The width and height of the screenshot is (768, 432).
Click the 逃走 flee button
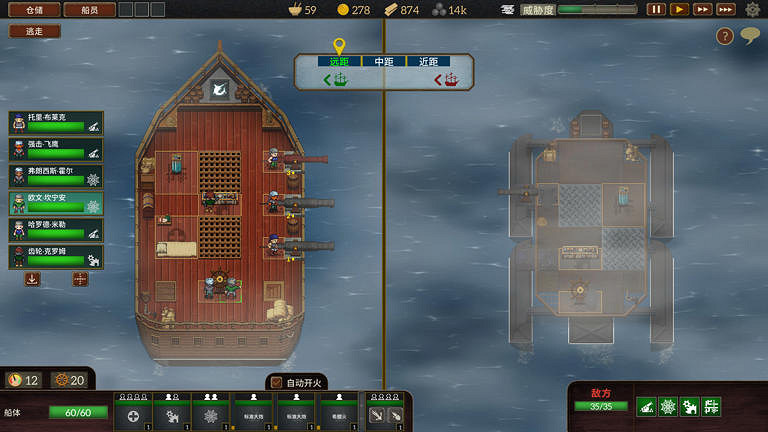(x=35, y=31)
